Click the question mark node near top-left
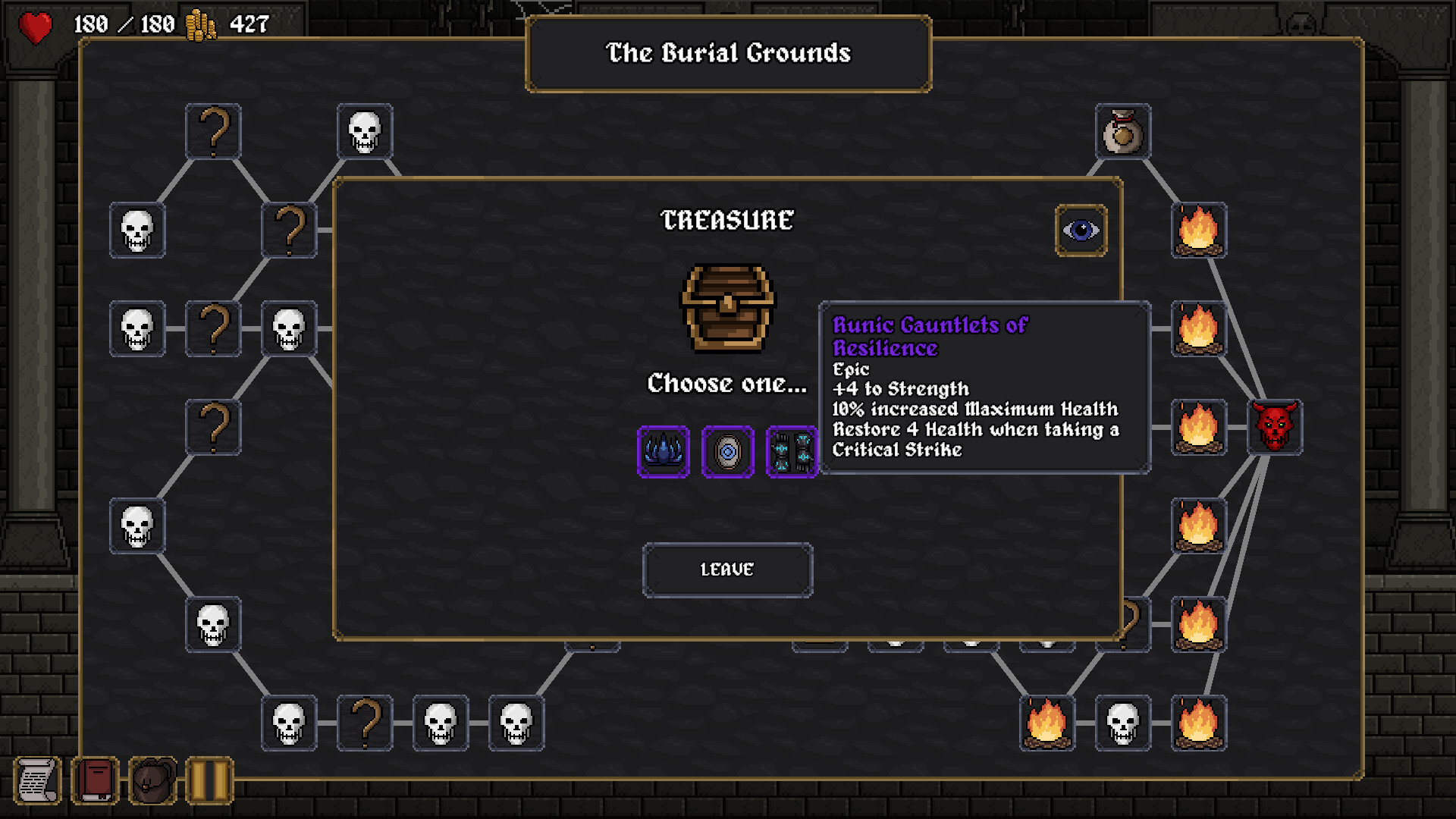1456x819 pixels. pos(213,132)
